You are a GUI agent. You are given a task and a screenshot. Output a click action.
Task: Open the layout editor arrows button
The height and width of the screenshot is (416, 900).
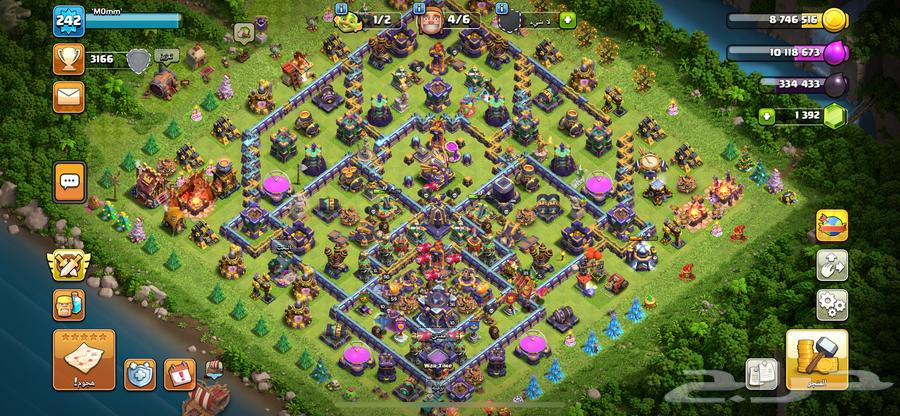[x=831, y=264]
